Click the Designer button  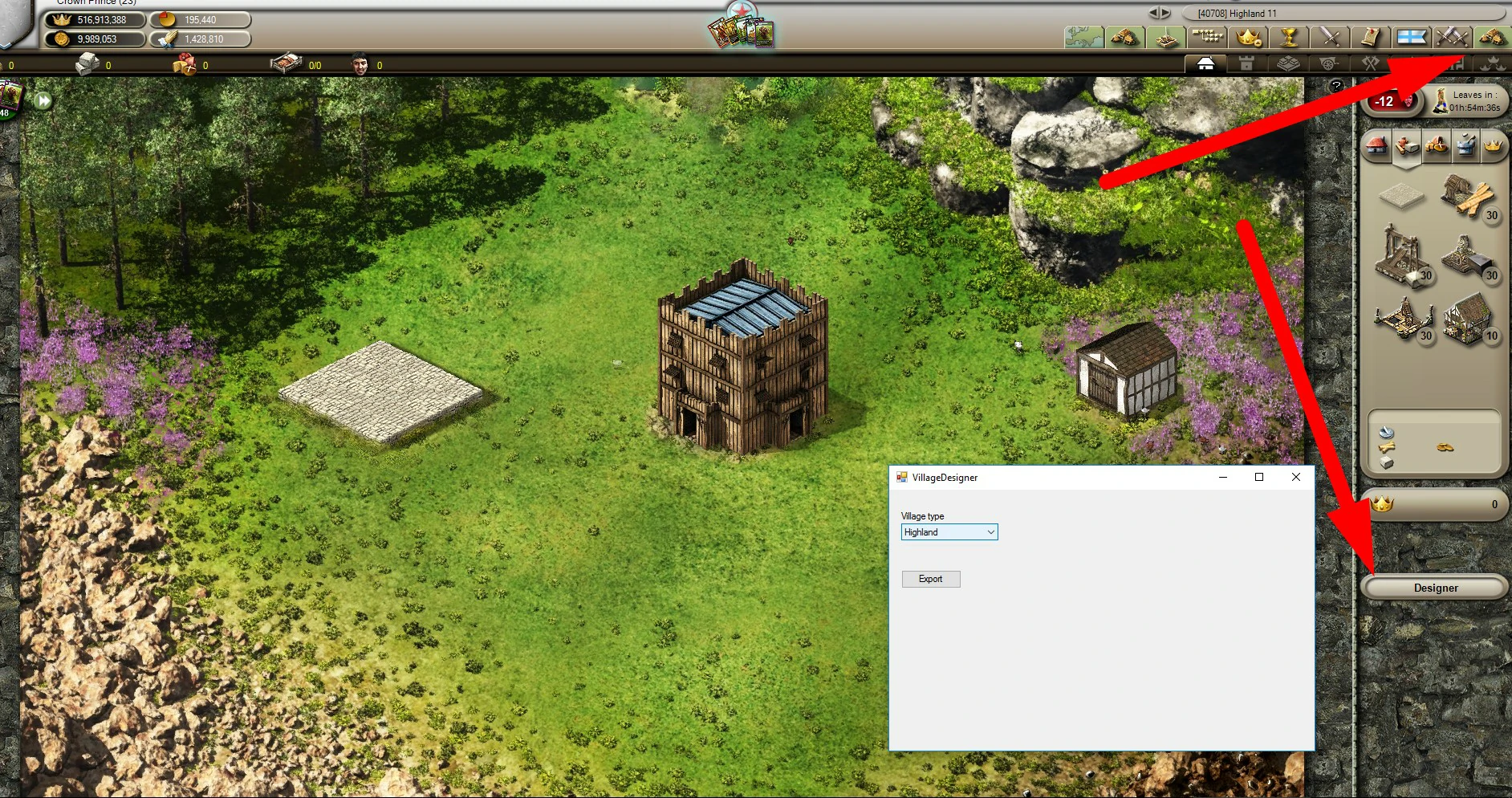point(1435,588)
